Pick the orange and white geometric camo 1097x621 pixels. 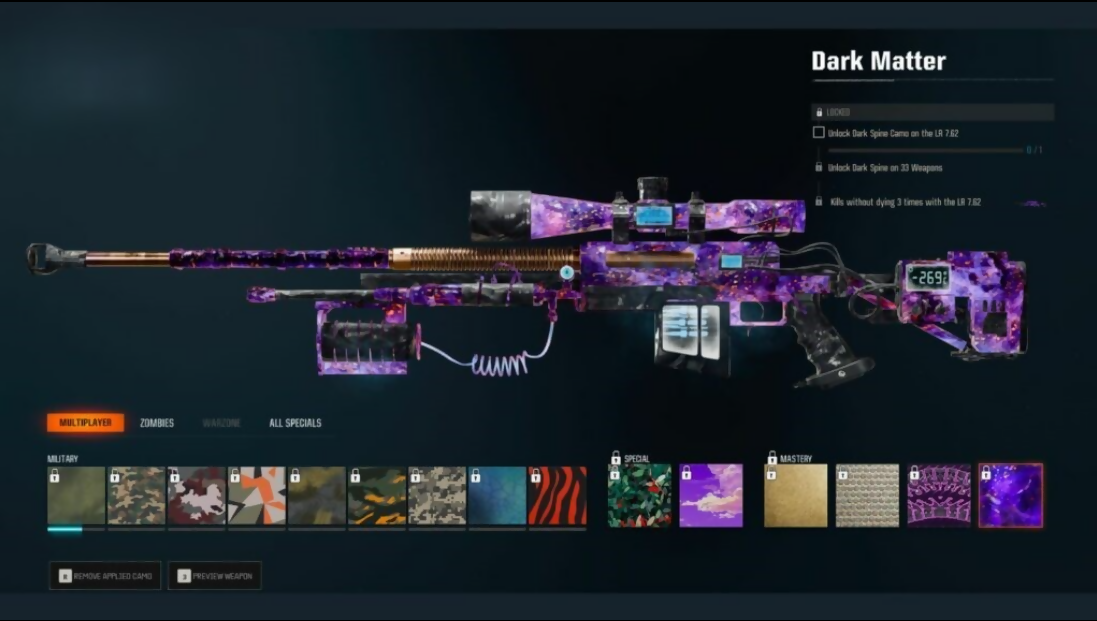click(x=257, y=496)
